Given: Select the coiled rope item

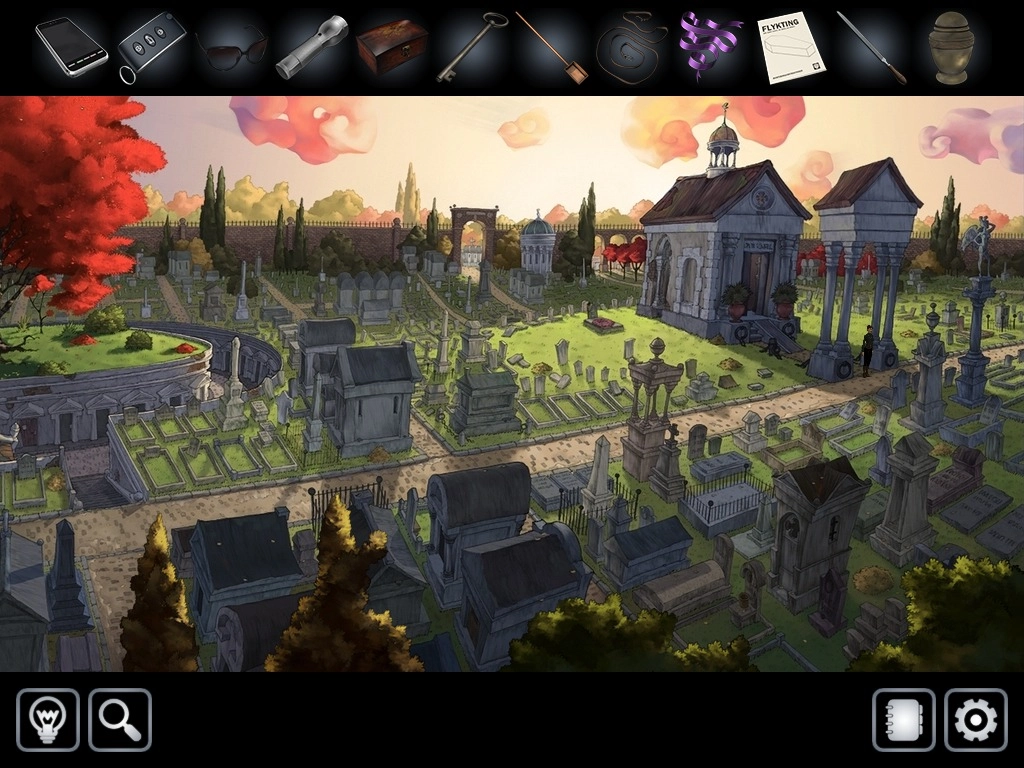Looking at the screenshot, I should [631, 47].
